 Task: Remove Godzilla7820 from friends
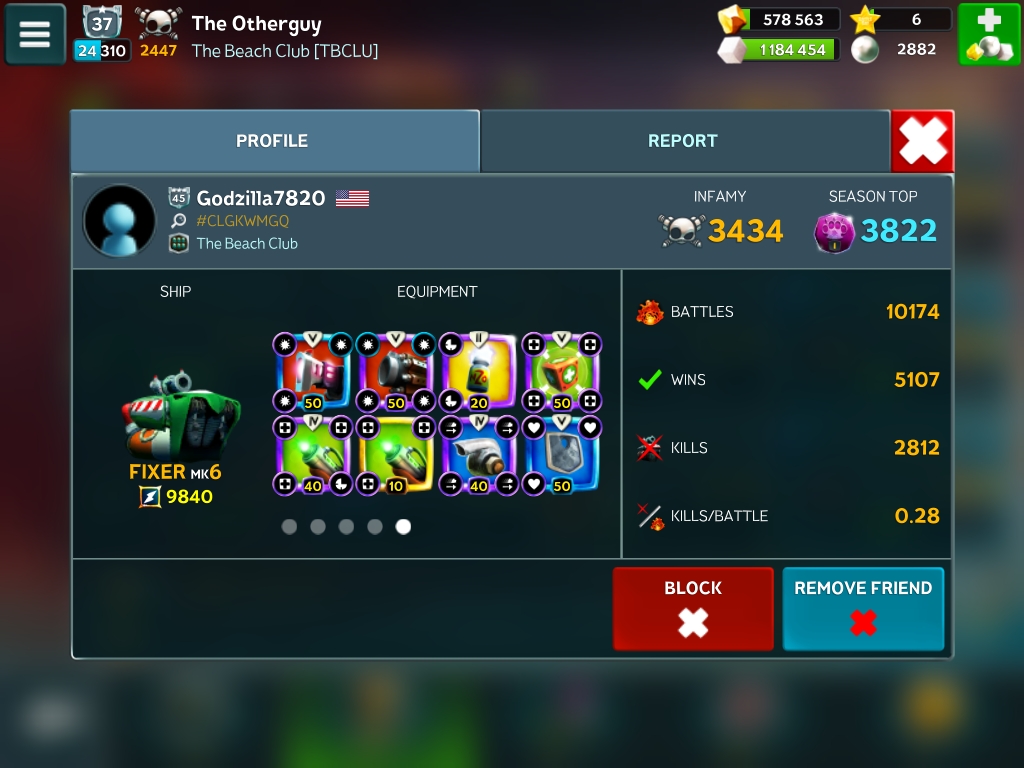(863, 608)
